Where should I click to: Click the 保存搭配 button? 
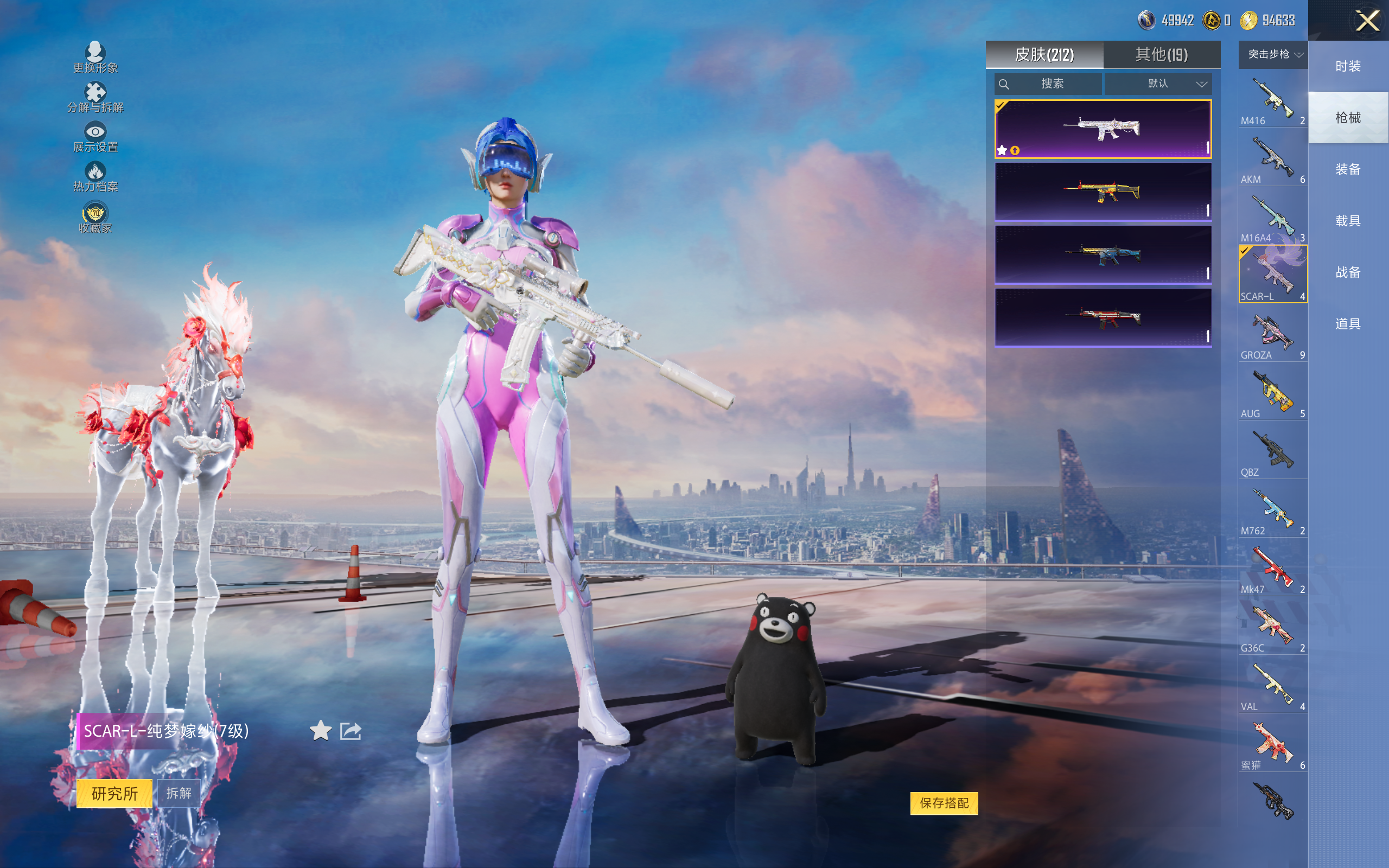pyautogui.click(x=944, y=803)
